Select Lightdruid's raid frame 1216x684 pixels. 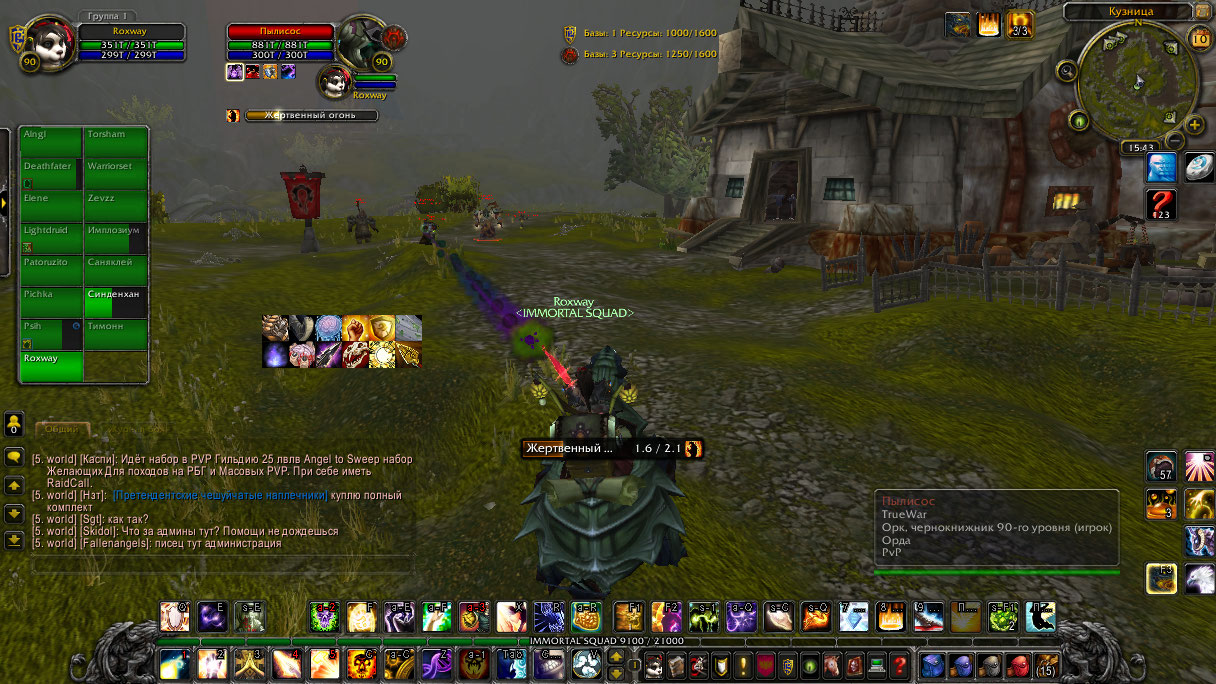(51, 237)
